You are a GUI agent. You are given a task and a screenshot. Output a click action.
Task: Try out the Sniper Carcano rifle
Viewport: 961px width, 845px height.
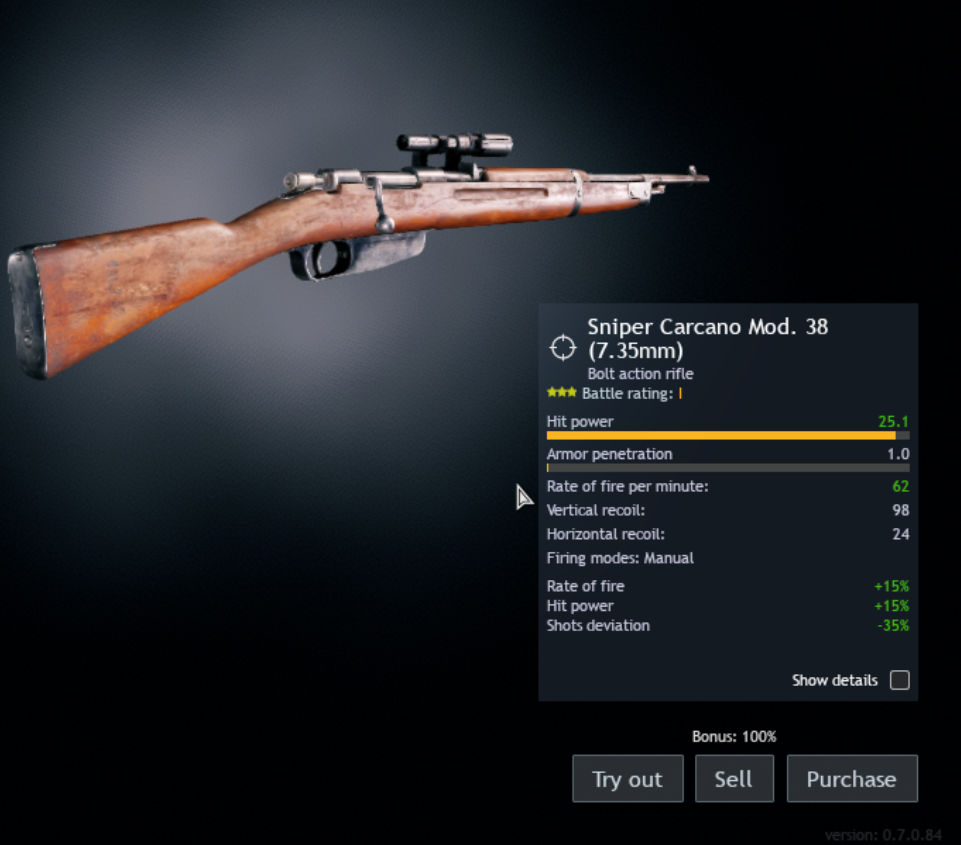coord(627,779)
